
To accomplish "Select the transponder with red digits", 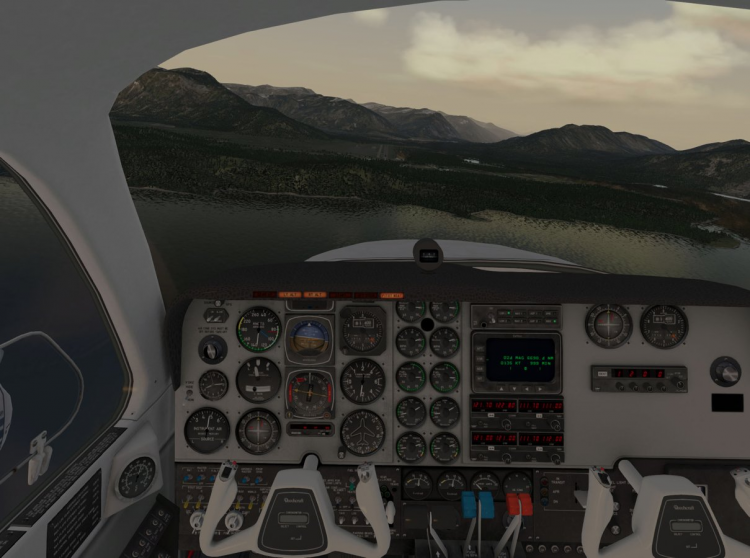I will point(638,377).
